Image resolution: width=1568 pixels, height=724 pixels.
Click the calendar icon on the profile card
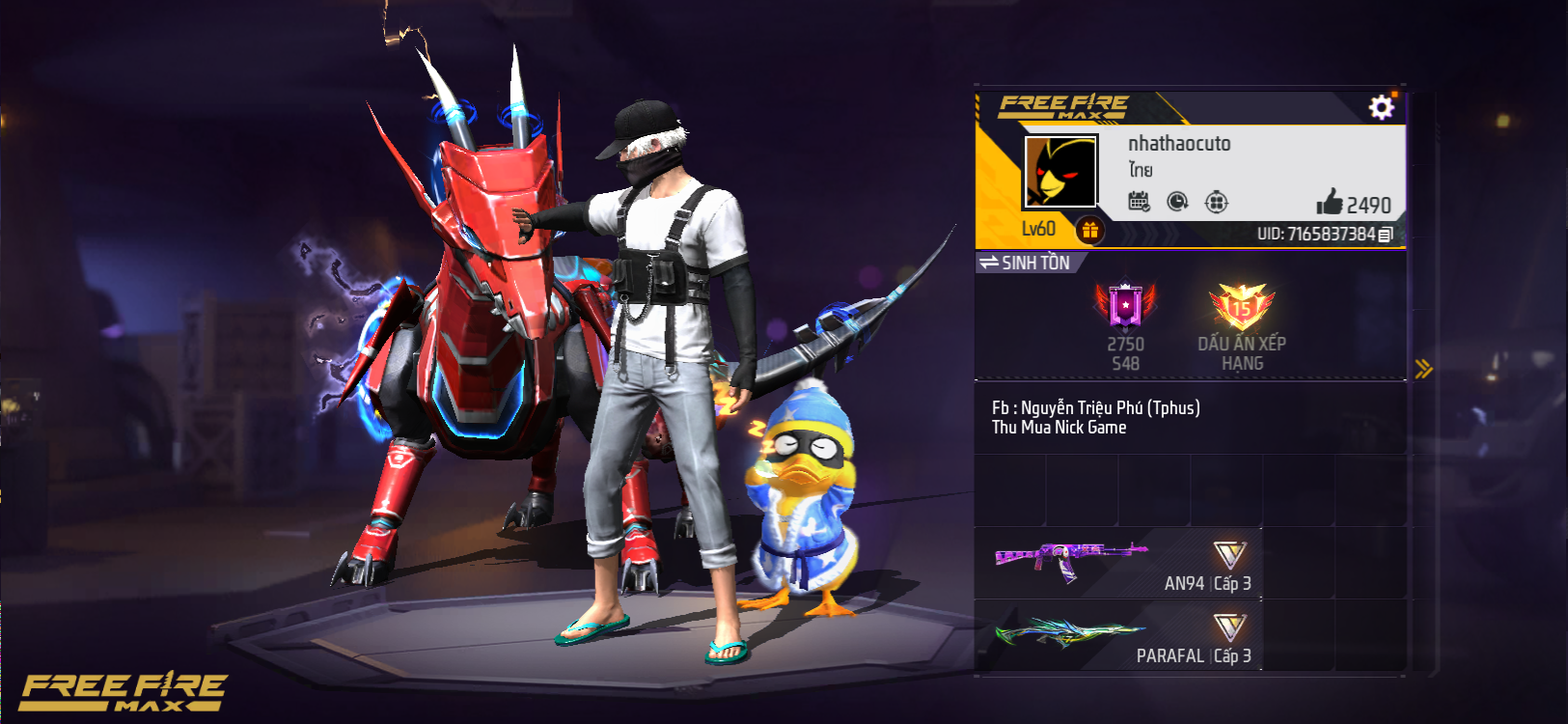tap(1139, 201)
